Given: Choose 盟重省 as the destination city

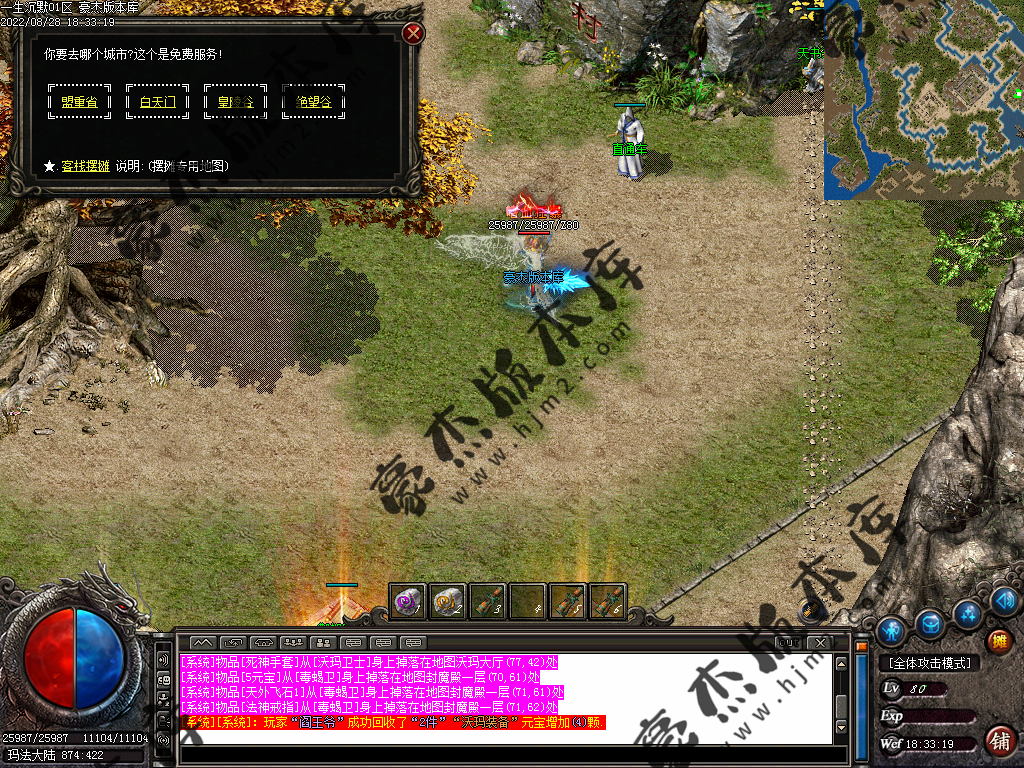Looking at the screenshot, I should point(72,101).
